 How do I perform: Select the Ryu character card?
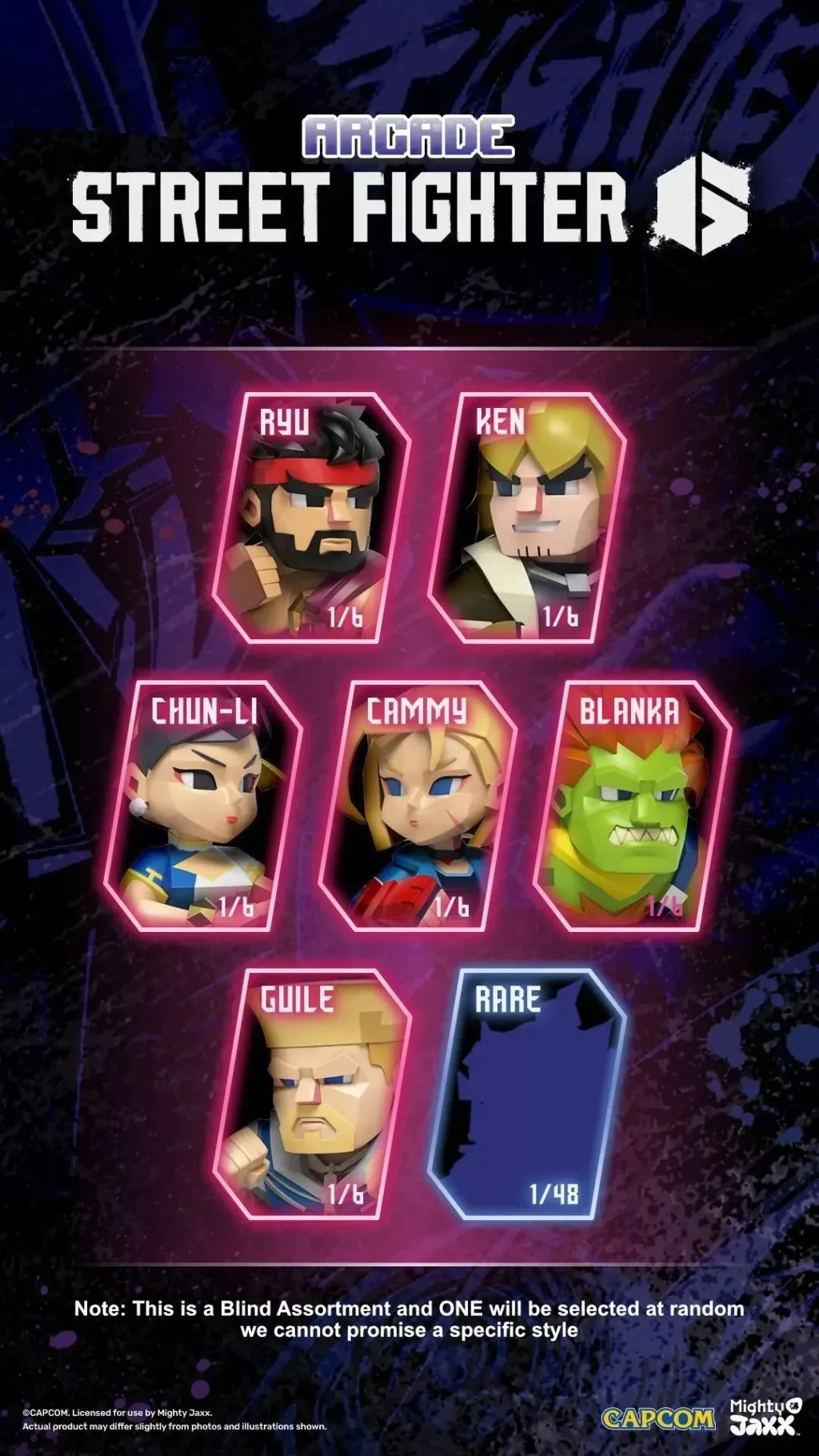click(x=312, y=518)
